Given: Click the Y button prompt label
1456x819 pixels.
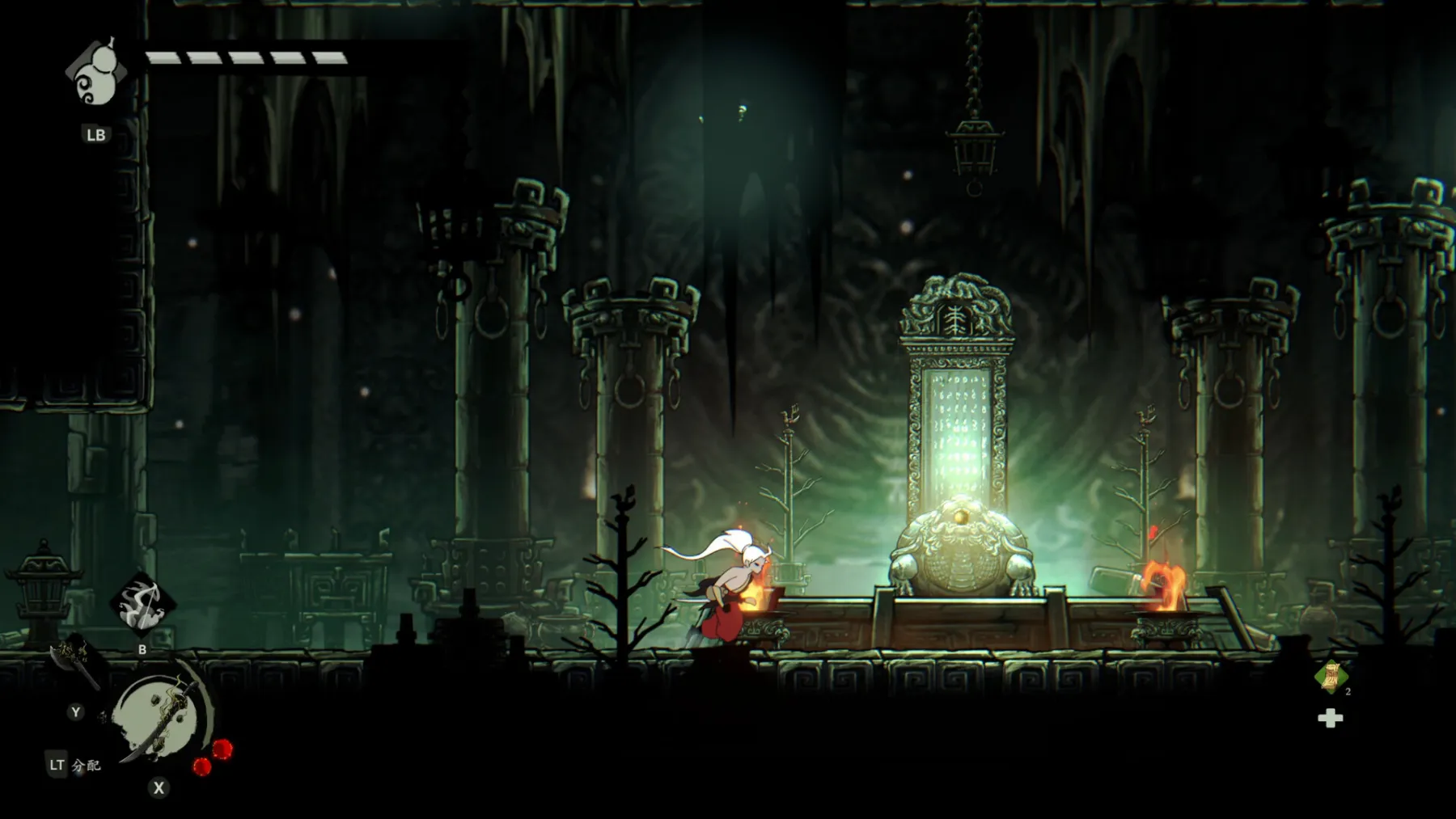Looking at the screenshot, I should click(74, 712).
